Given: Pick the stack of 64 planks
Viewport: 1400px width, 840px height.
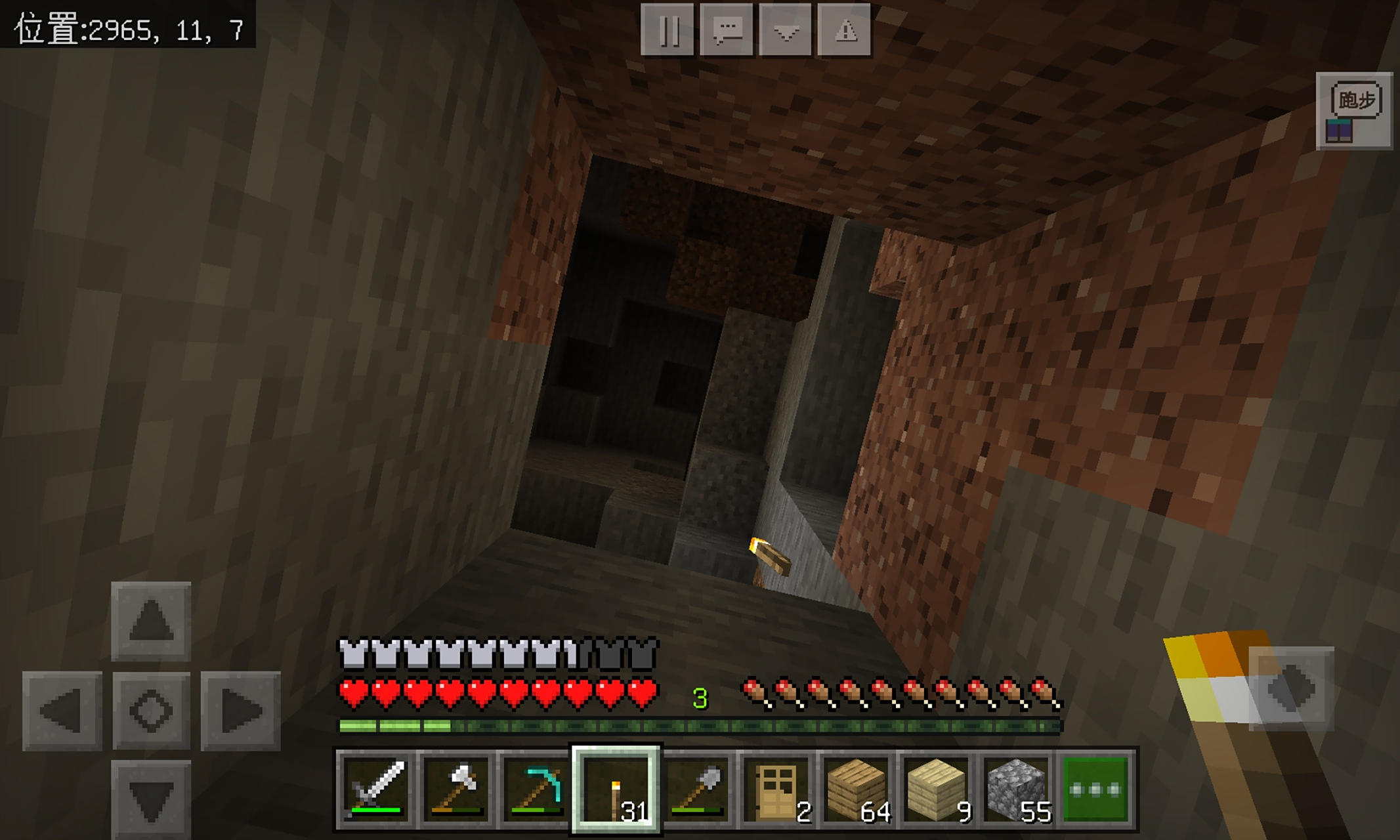Looking at the screenshot, I should [857, 789].
